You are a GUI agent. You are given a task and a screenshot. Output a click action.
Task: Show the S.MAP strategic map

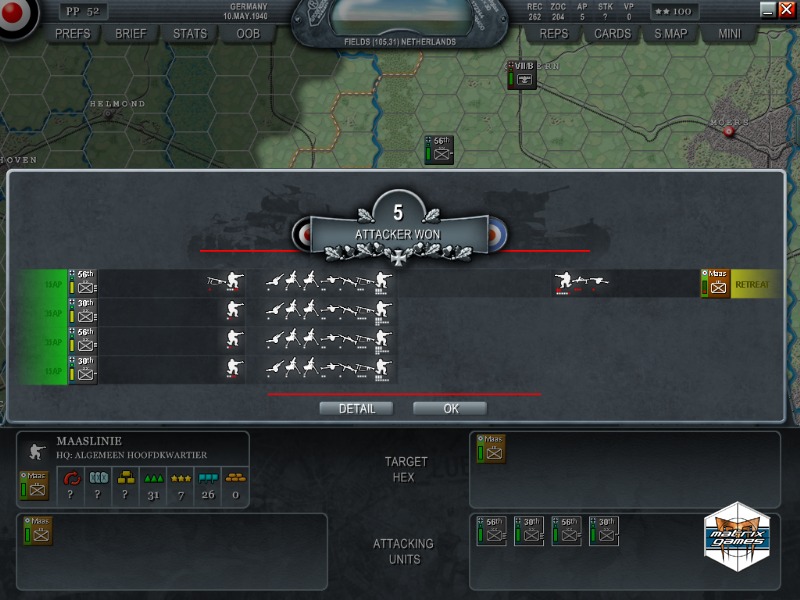tap(671, 33)
